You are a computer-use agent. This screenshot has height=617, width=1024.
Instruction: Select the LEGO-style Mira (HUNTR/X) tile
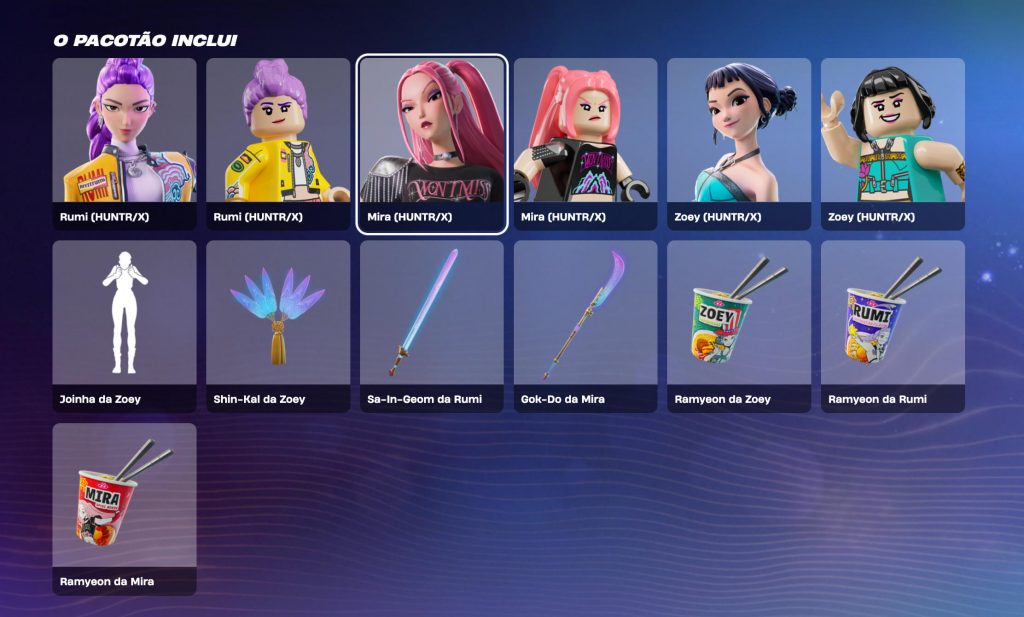click(x=585, y=144)
